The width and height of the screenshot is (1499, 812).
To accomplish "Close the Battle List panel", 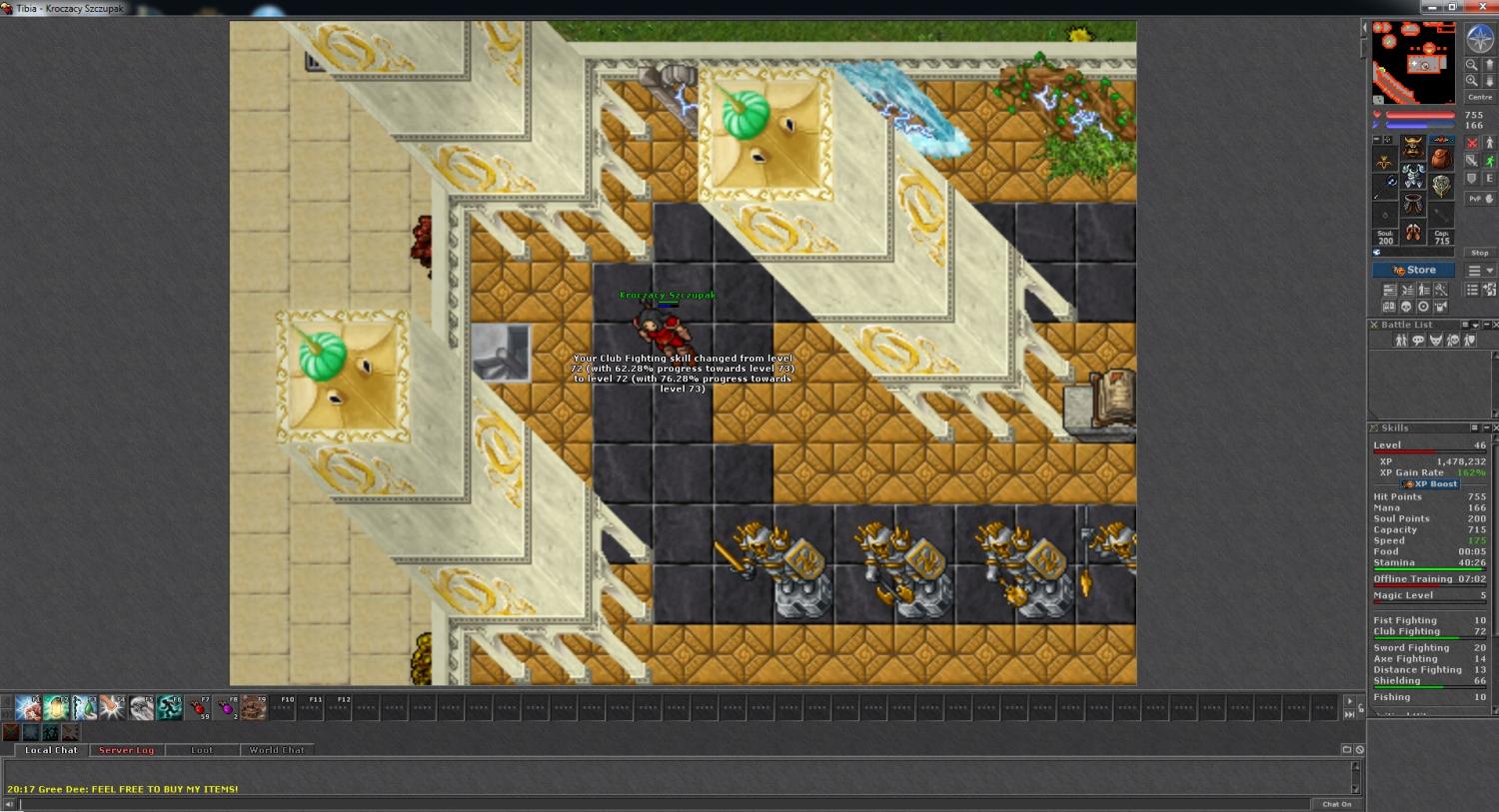I will pos(1494,325).
